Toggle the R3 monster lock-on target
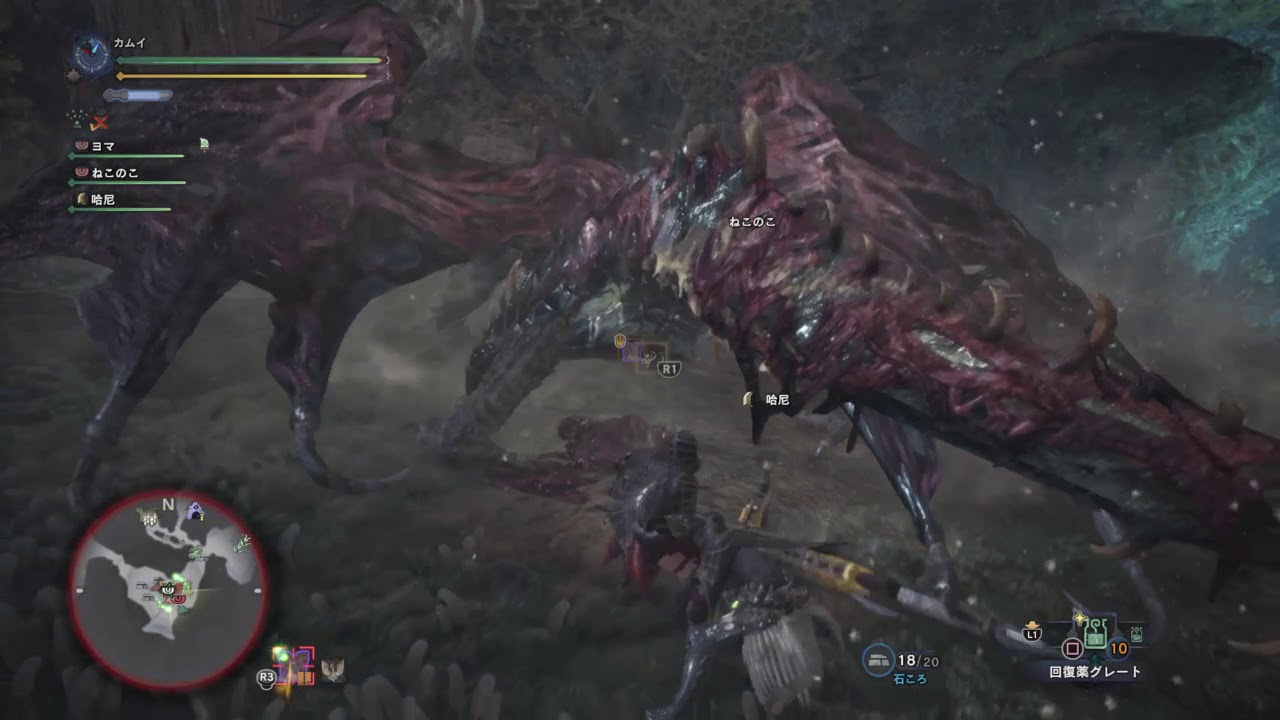The image size is (1280, 720). click(294, 664)
